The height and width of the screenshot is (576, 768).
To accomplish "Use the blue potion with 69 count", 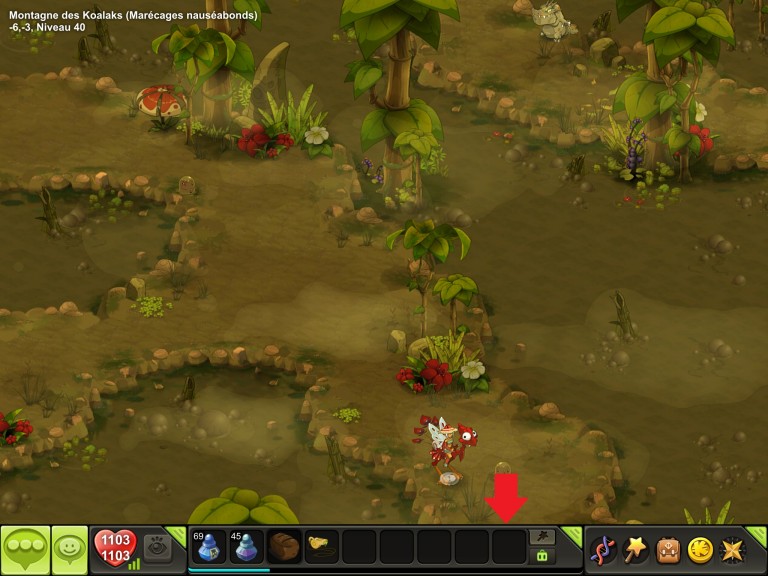I will 208,547.
